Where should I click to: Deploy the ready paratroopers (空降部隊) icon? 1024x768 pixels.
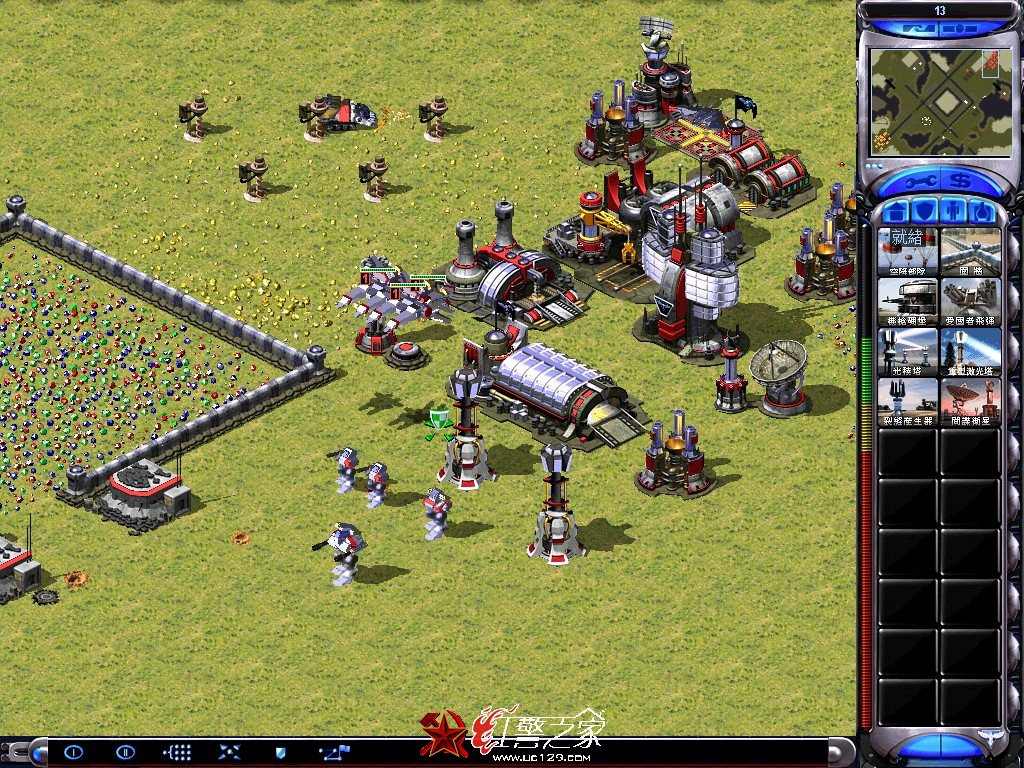click(x=908, y=251)
